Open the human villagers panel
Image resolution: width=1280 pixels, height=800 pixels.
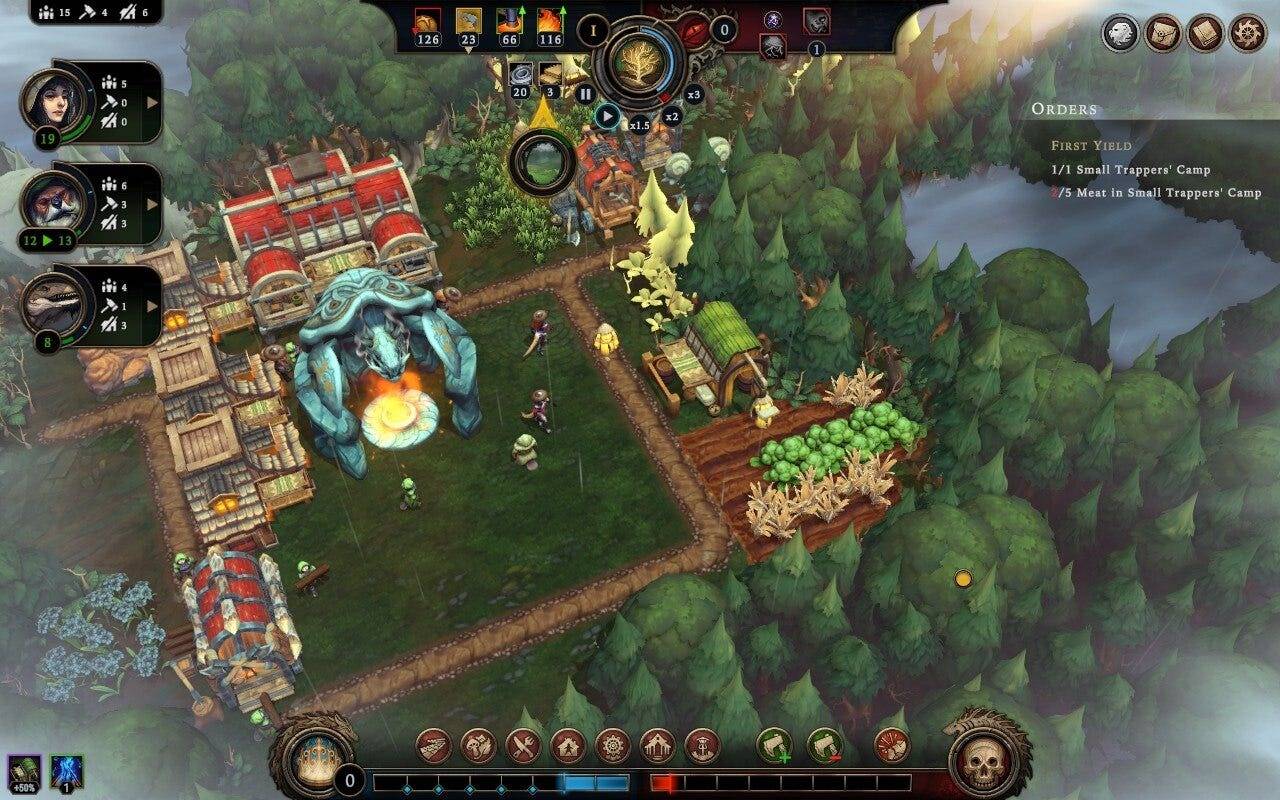90,103
